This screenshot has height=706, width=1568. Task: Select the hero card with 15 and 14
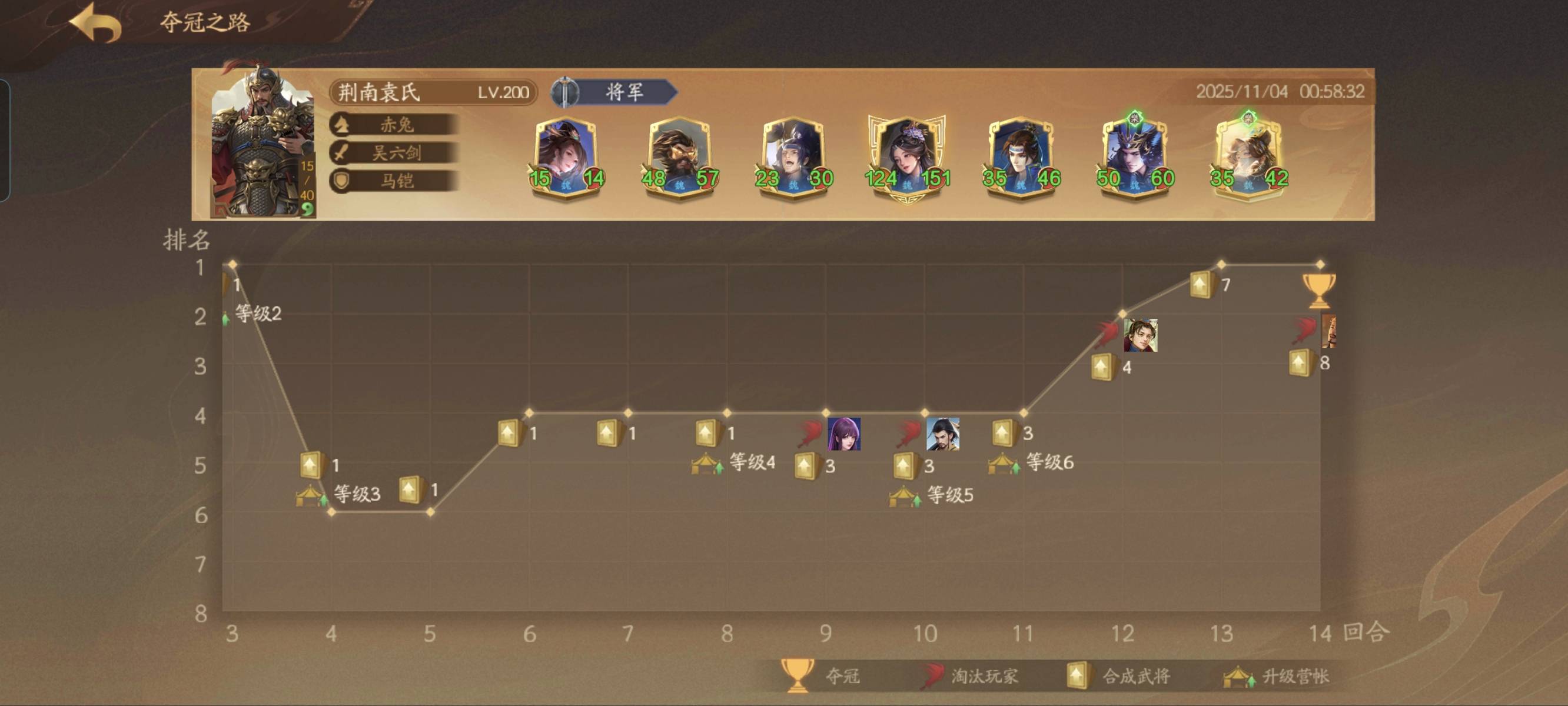coord(566,157)
